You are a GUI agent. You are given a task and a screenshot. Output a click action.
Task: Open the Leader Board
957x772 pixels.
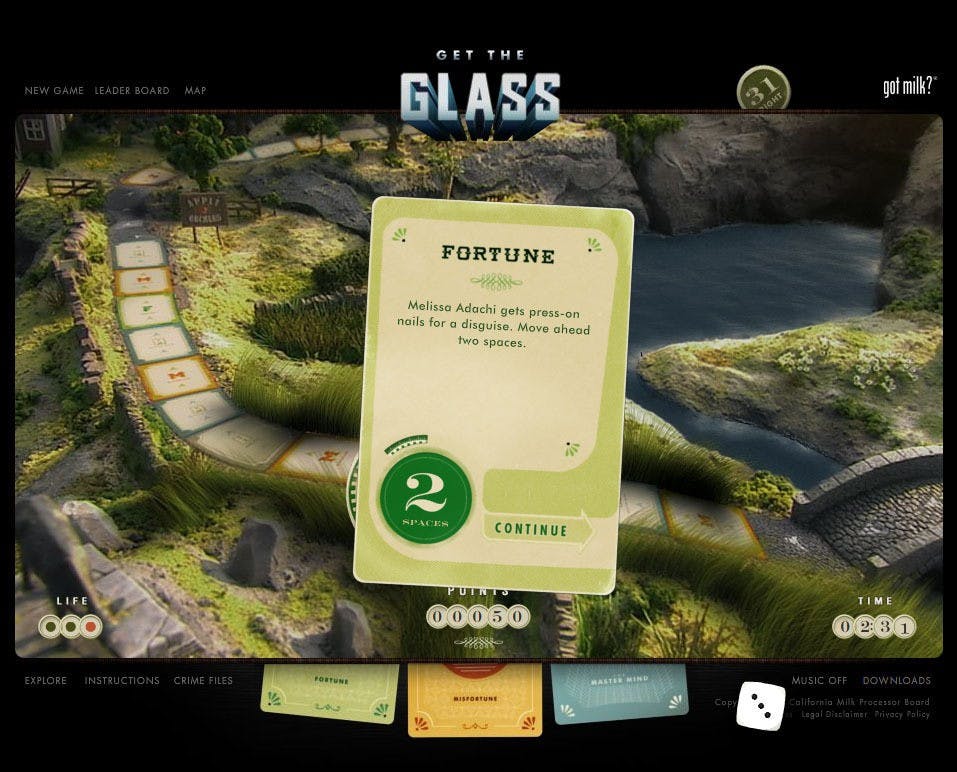pos(132,91)
